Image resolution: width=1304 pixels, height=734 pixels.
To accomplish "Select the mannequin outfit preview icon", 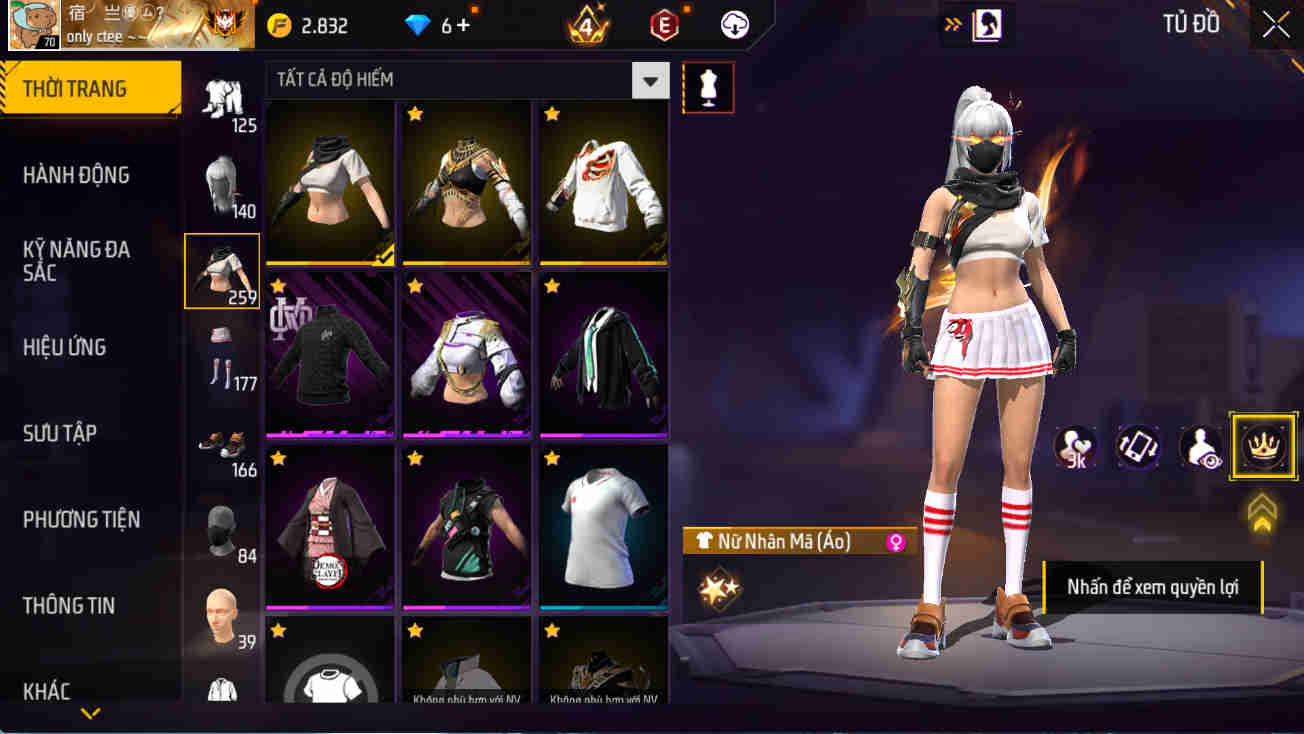I will (708, 87).
